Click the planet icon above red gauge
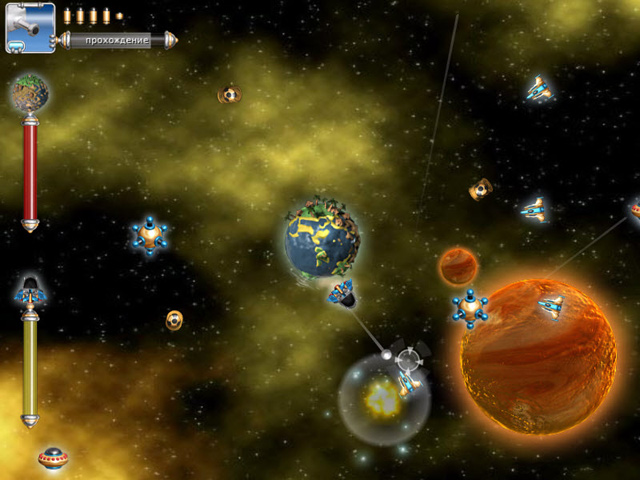This screenshot has width=640, height=480. click(29, 93)
